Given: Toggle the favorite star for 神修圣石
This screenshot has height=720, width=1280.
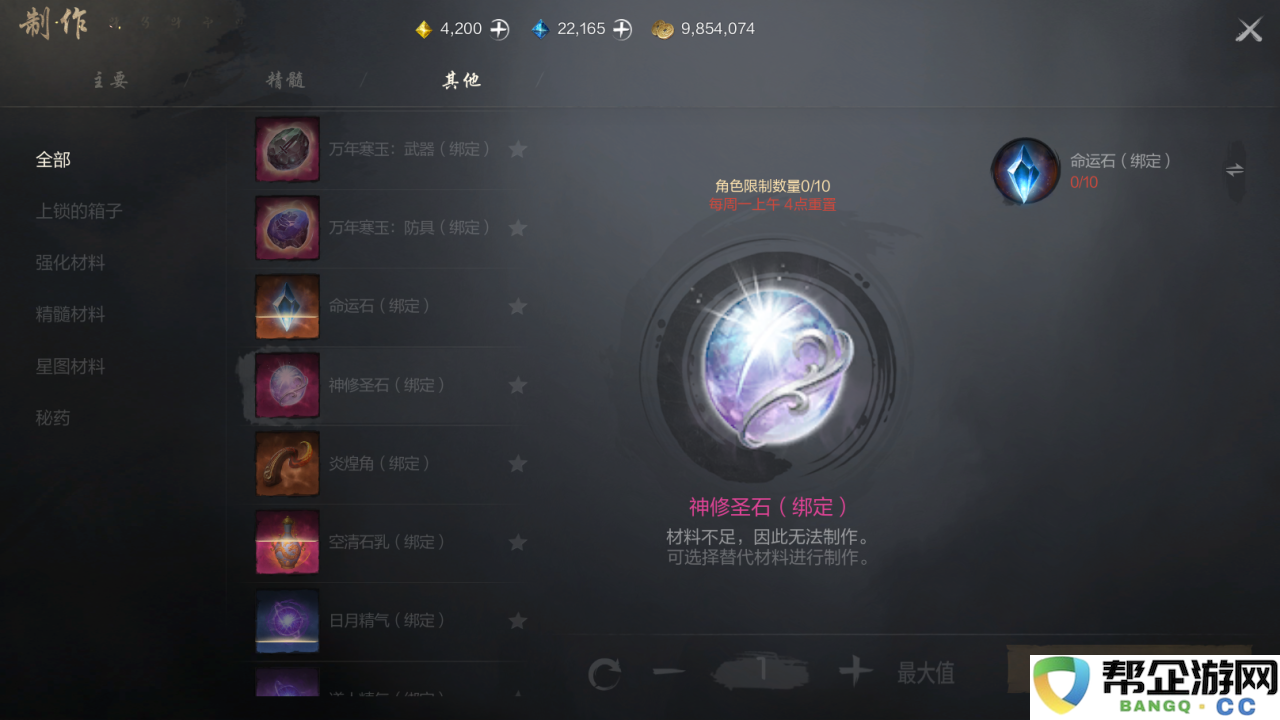Looking at the screenshot, I should (517, 384).
